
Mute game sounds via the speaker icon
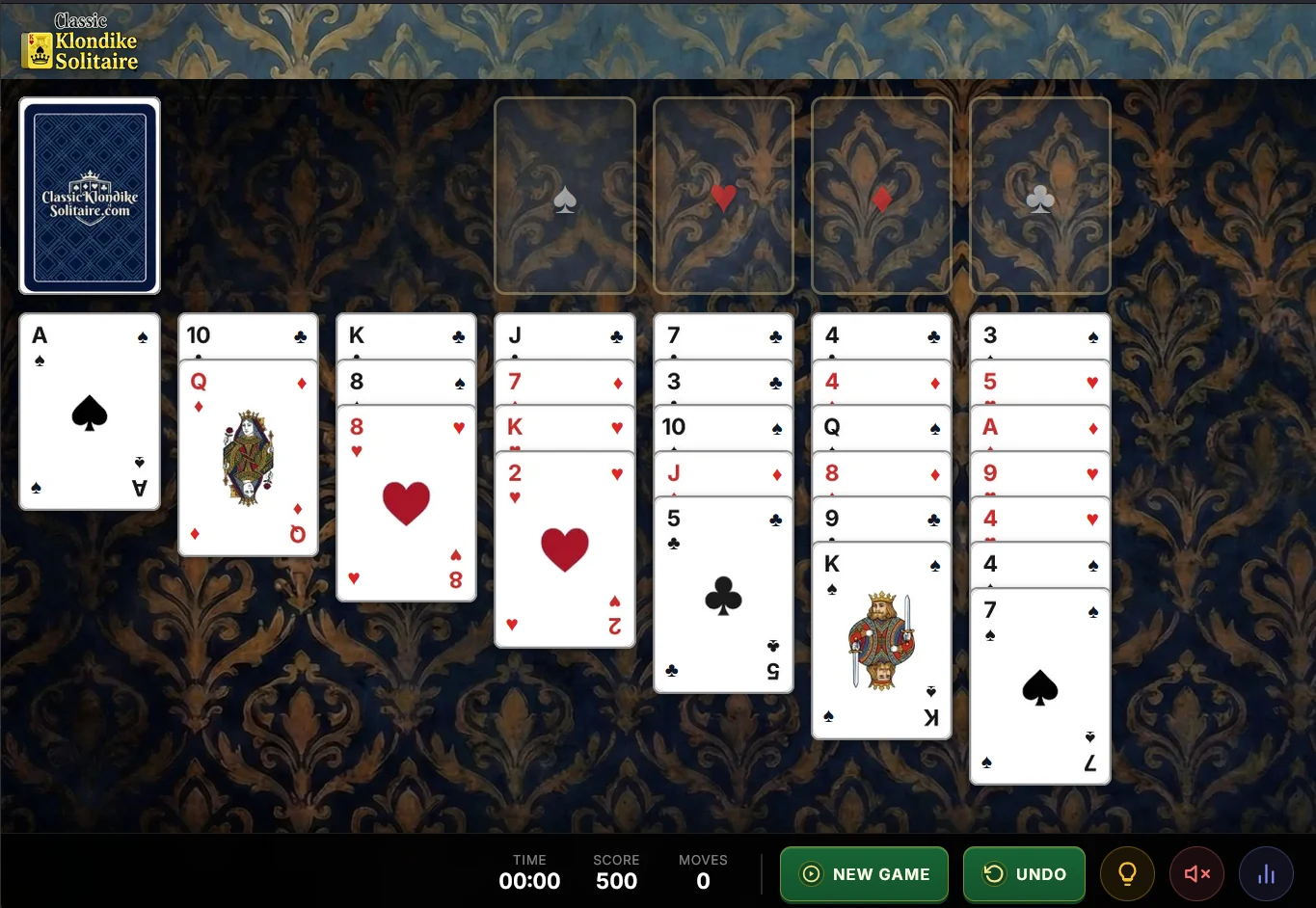coord(1196,873)
